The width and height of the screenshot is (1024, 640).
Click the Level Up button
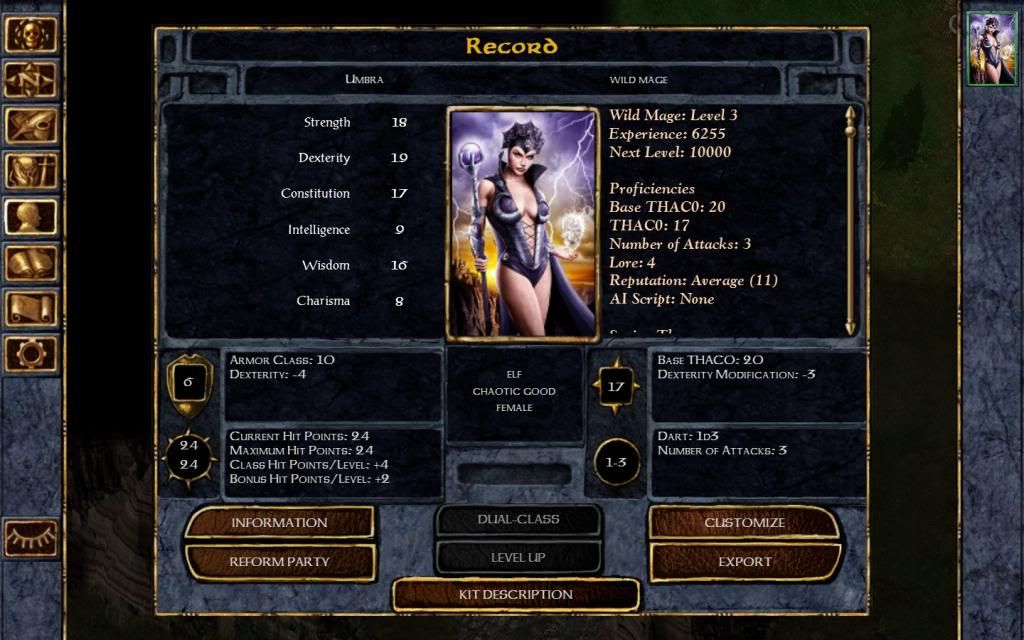(518, 557)
